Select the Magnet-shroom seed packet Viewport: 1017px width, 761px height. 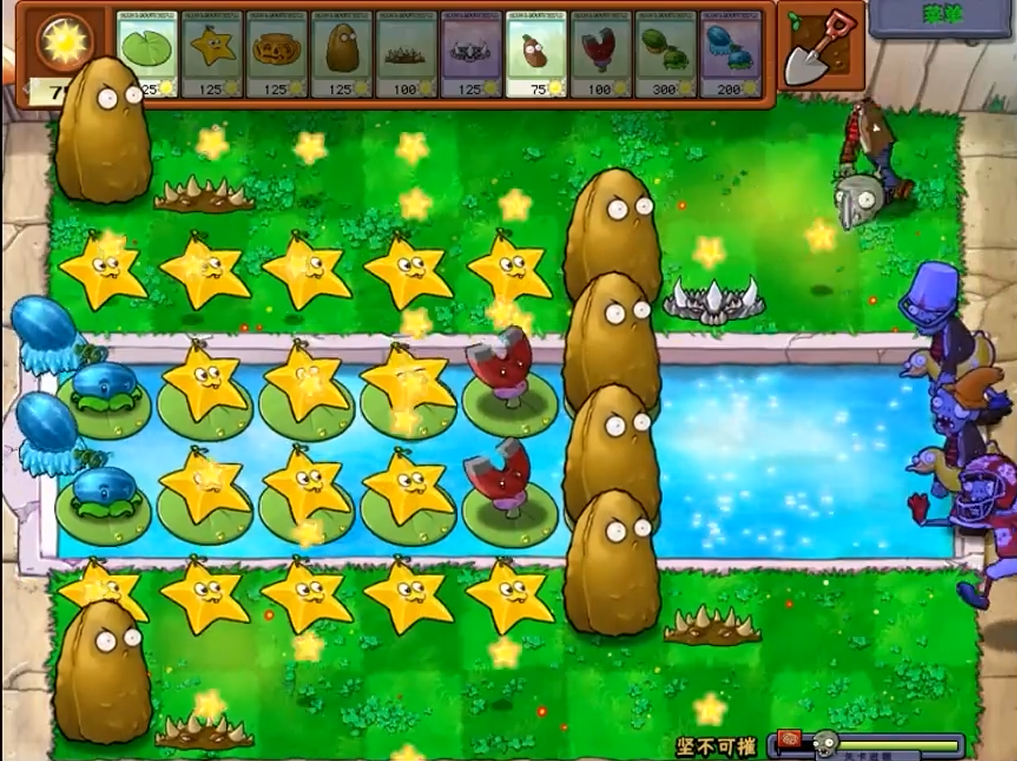[601, 53]
